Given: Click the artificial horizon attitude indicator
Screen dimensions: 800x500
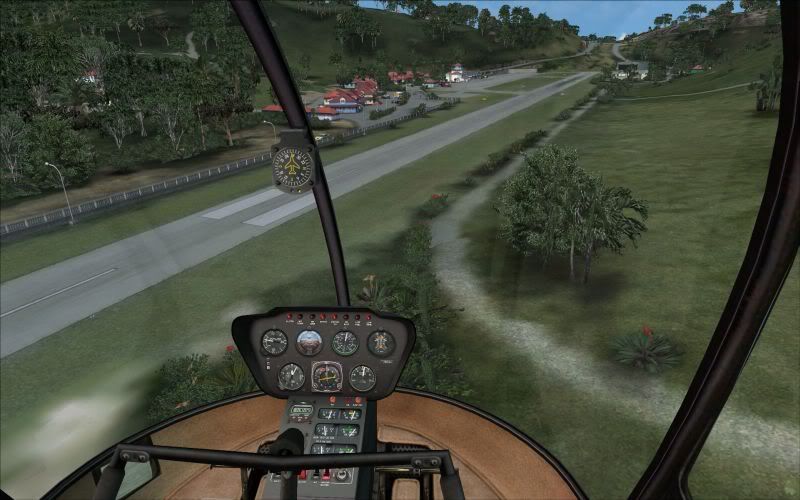Looking at the screenshot, I should tap(309, 343).
